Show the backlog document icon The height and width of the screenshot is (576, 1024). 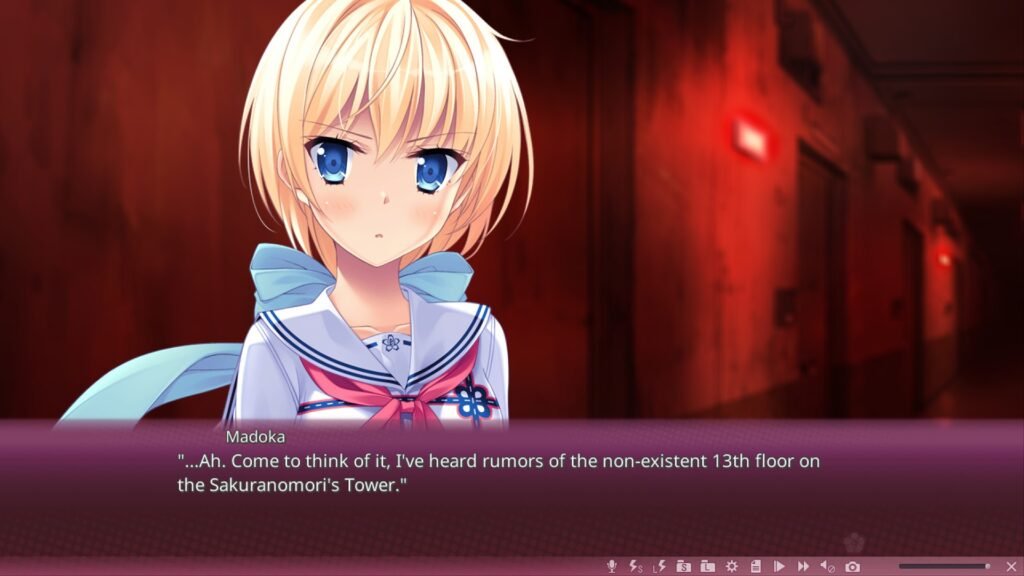click(755, 566)
